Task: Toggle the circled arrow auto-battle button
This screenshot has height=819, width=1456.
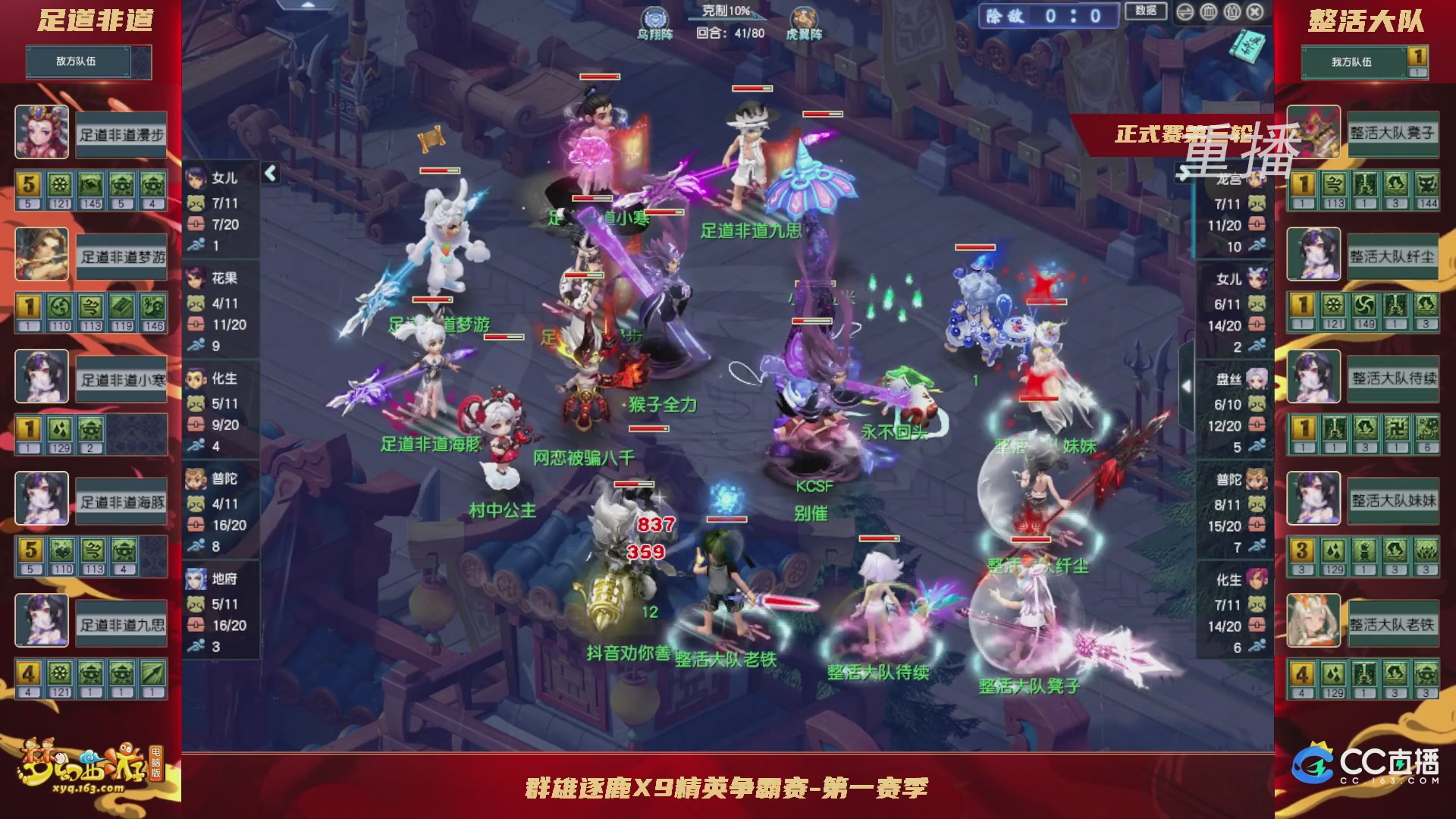Action: click(x=1185, y=13)
